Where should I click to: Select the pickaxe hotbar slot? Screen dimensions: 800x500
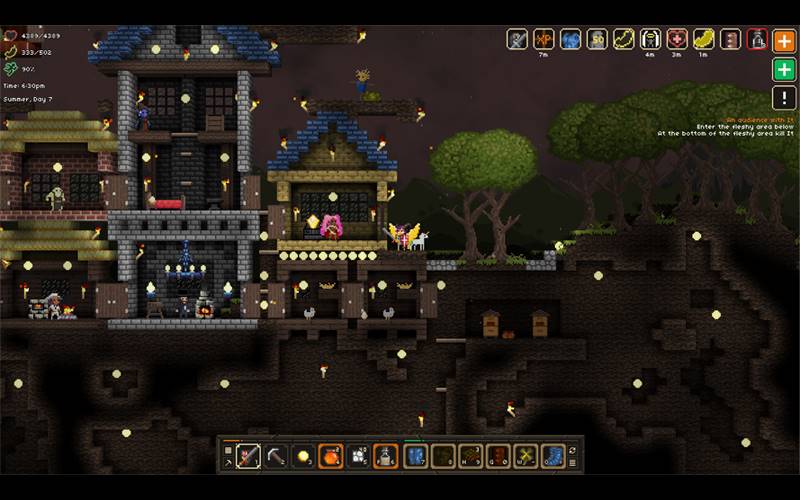click(x=276, y=456)
